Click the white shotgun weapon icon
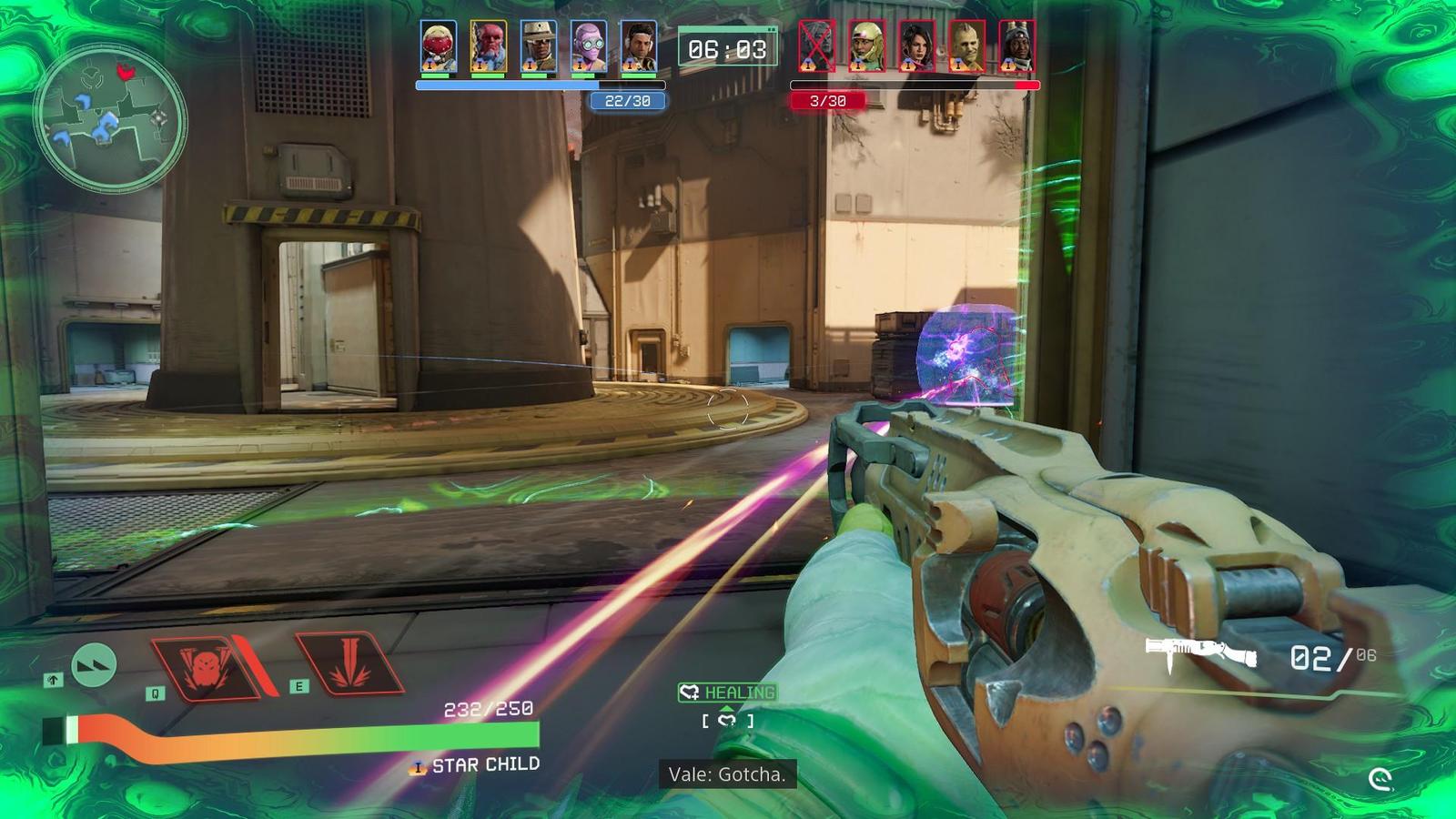This screenshot has height=819, width=1456. tap(1201, 652)
